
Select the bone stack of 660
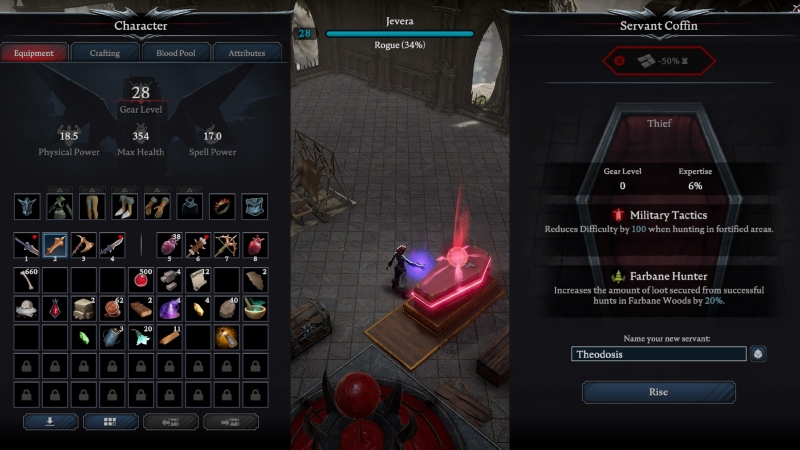[x=27, y=281]
